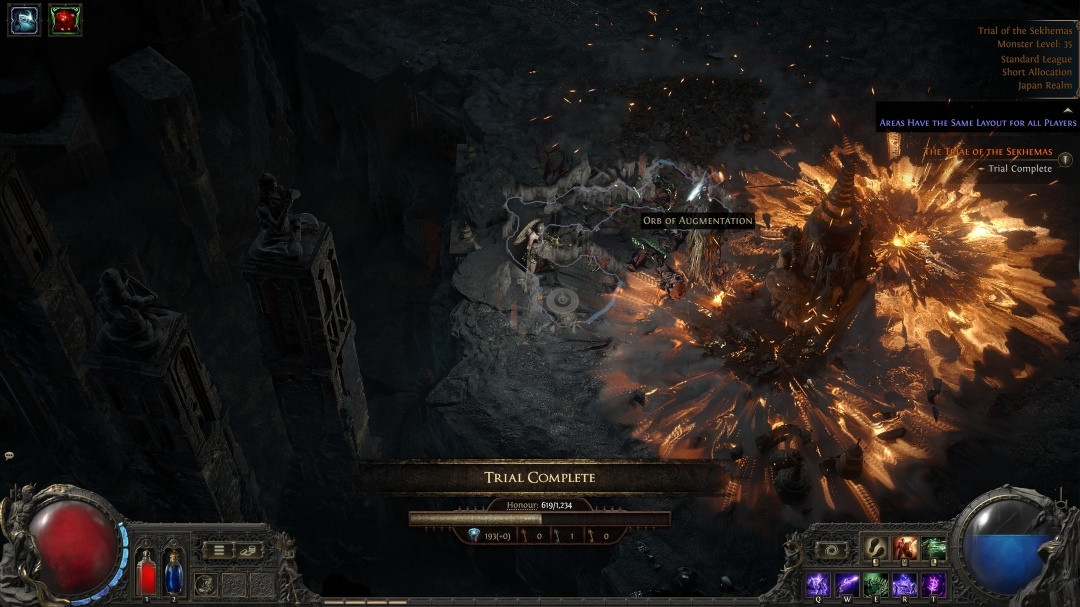This screenshot has height=607, width=1080.
Task: Use the red life flask
Action: (147, 573)
